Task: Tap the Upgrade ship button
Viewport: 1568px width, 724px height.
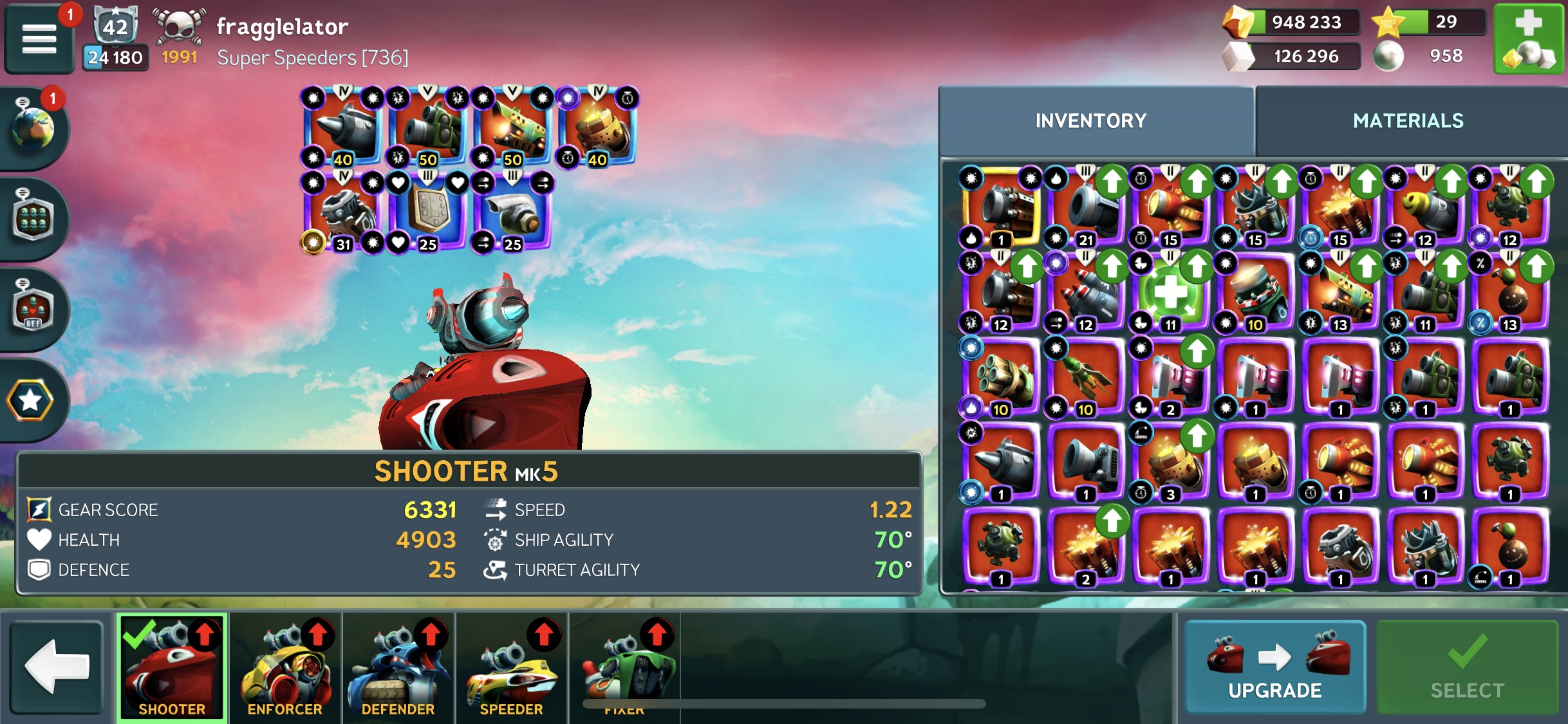Action: click(x=1274, y=667)
